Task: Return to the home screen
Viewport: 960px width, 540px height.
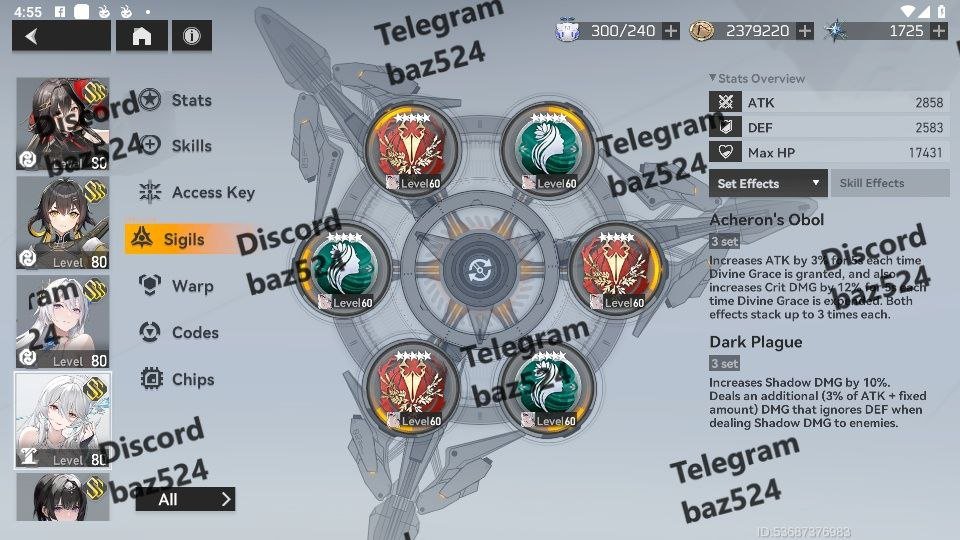Action: point(142,36)
